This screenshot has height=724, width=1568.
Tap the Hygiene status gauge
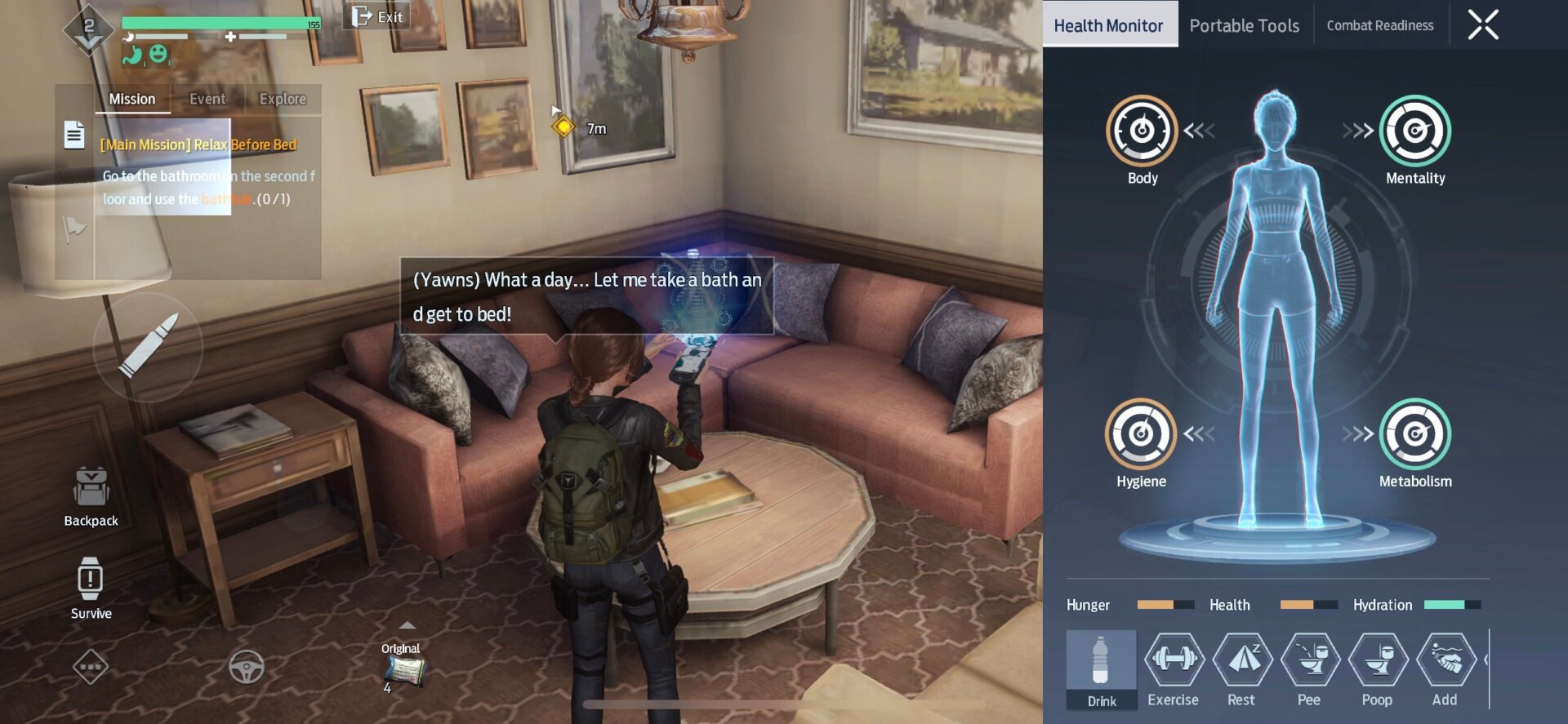click(1141, 434)
